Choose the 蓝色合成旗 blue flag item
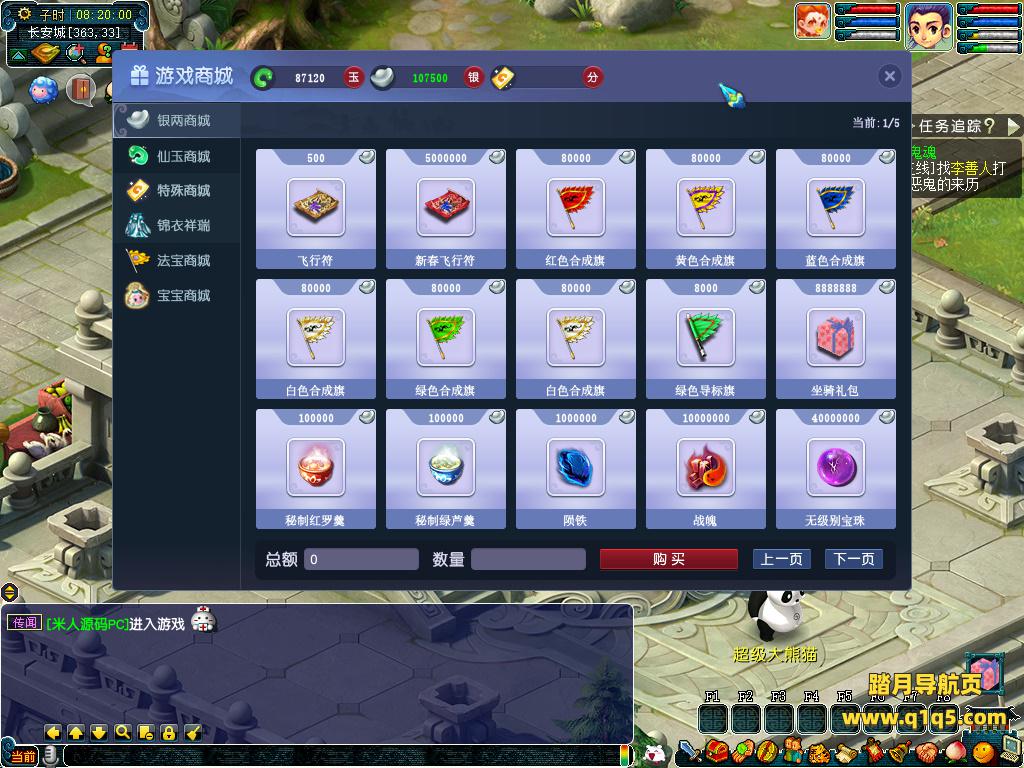Image resolution: width=1024 pixels, height=768 pixels. (836, 208)
